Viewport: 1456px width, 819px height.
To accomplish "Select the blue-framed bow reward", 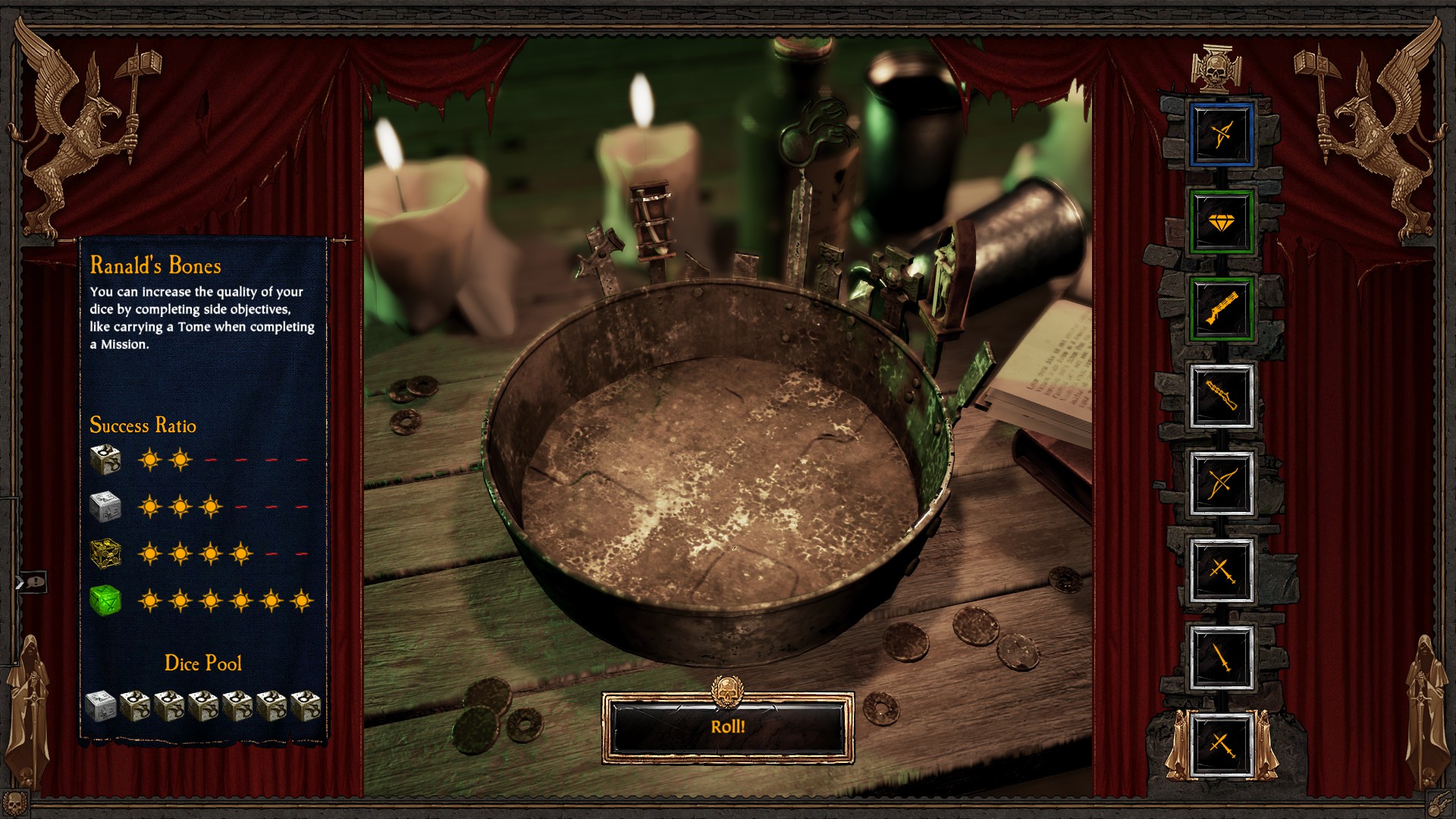I will point(1221,135).
